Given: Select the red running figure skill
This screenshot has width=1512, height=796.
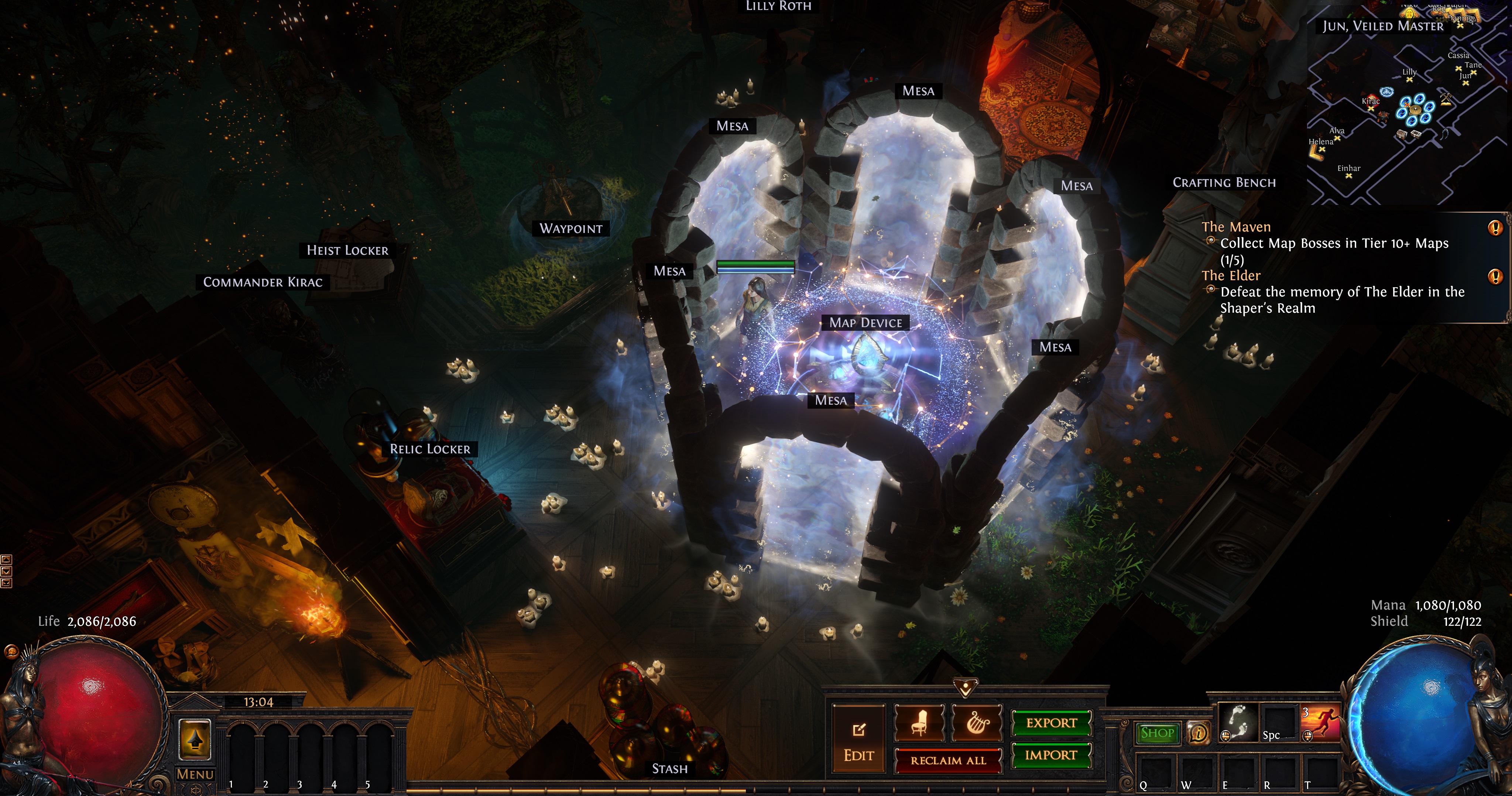Looking at the screenshot, I should (1321, 723).
